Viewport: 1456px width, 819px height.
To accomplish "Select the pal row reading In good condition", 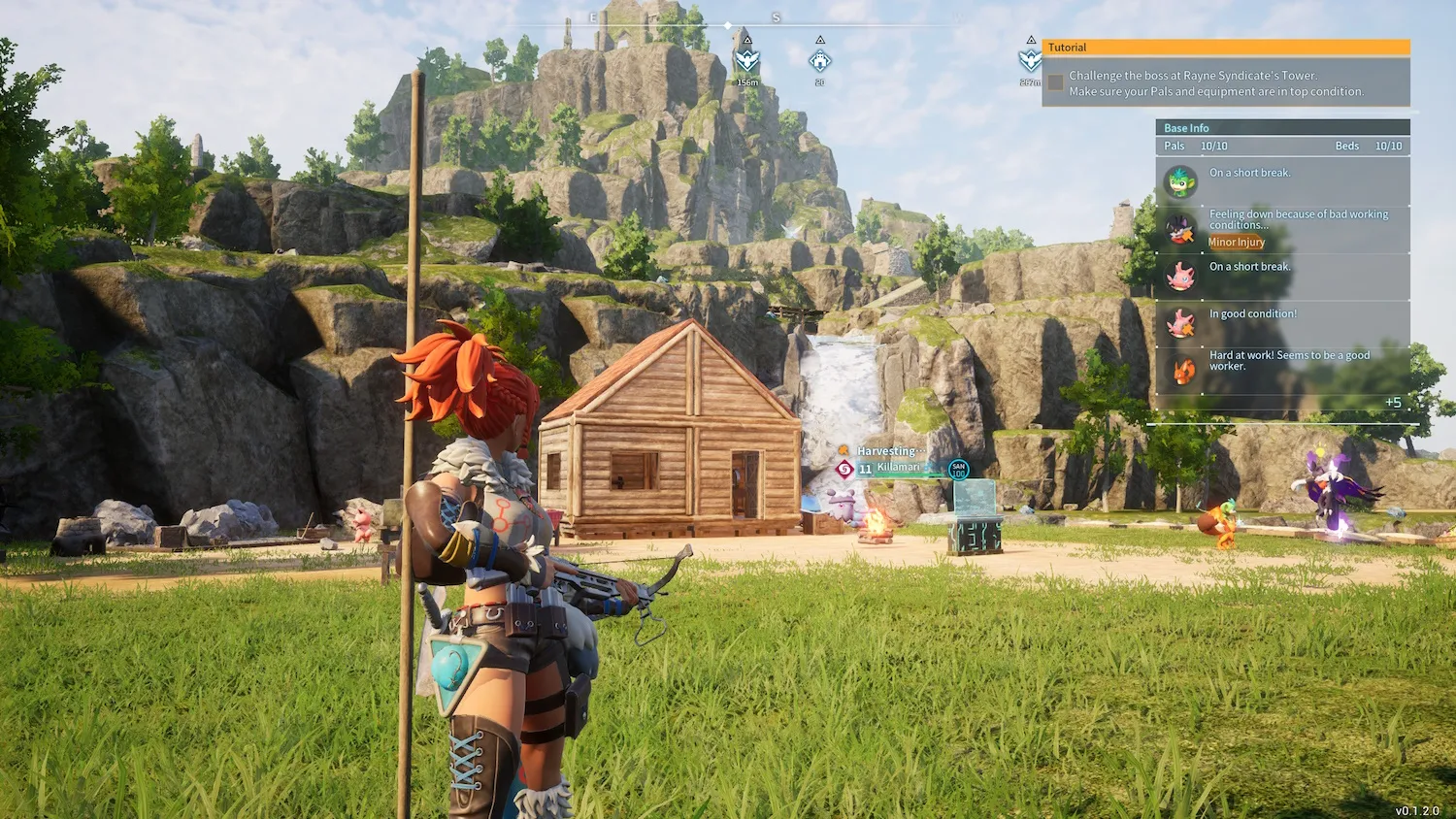I will pyautogui.click(x=1252, y=314).
